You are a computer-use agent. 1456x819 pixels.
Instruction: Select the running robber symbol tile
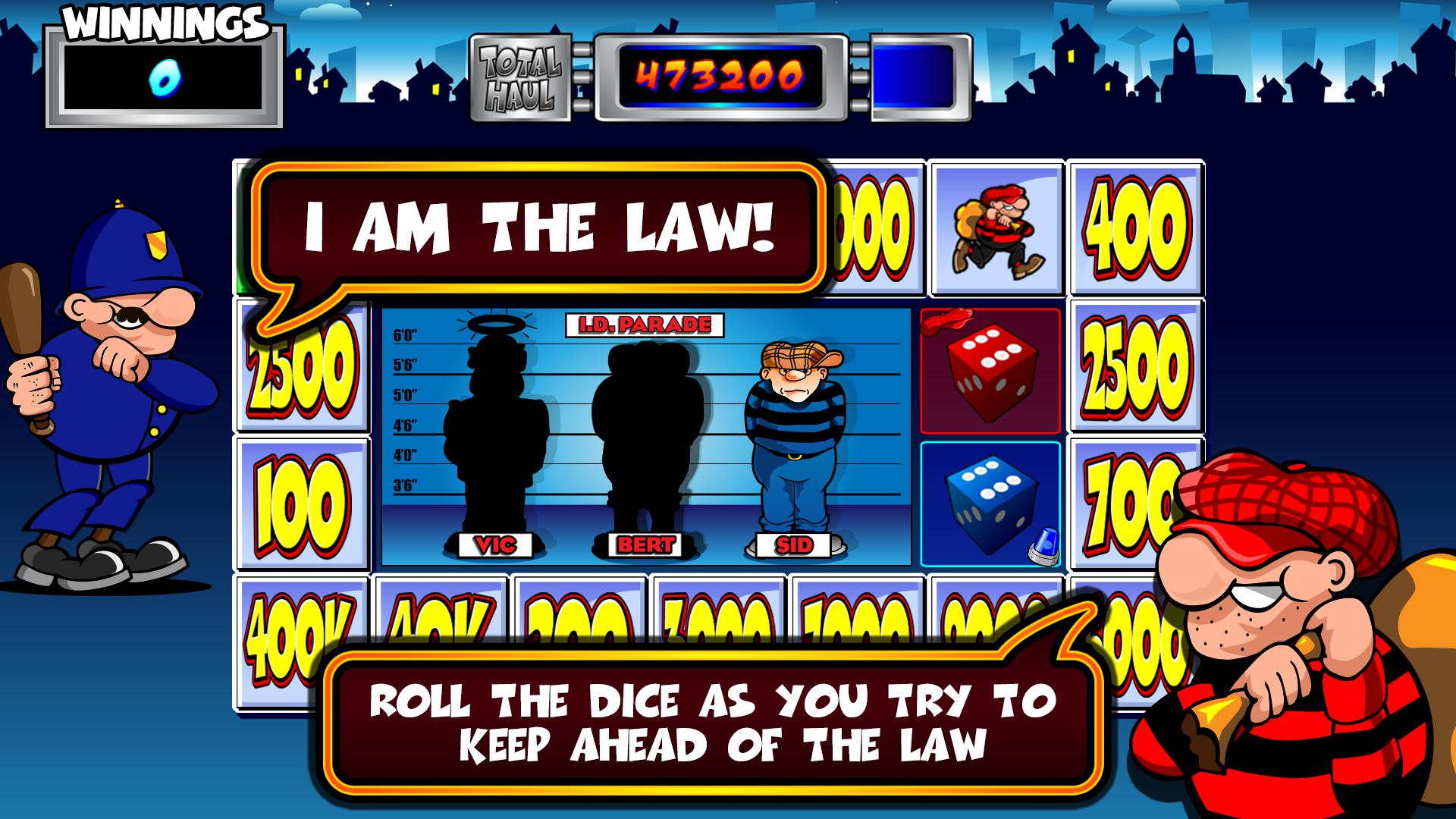pyautogui.click(x=998, y=227)
